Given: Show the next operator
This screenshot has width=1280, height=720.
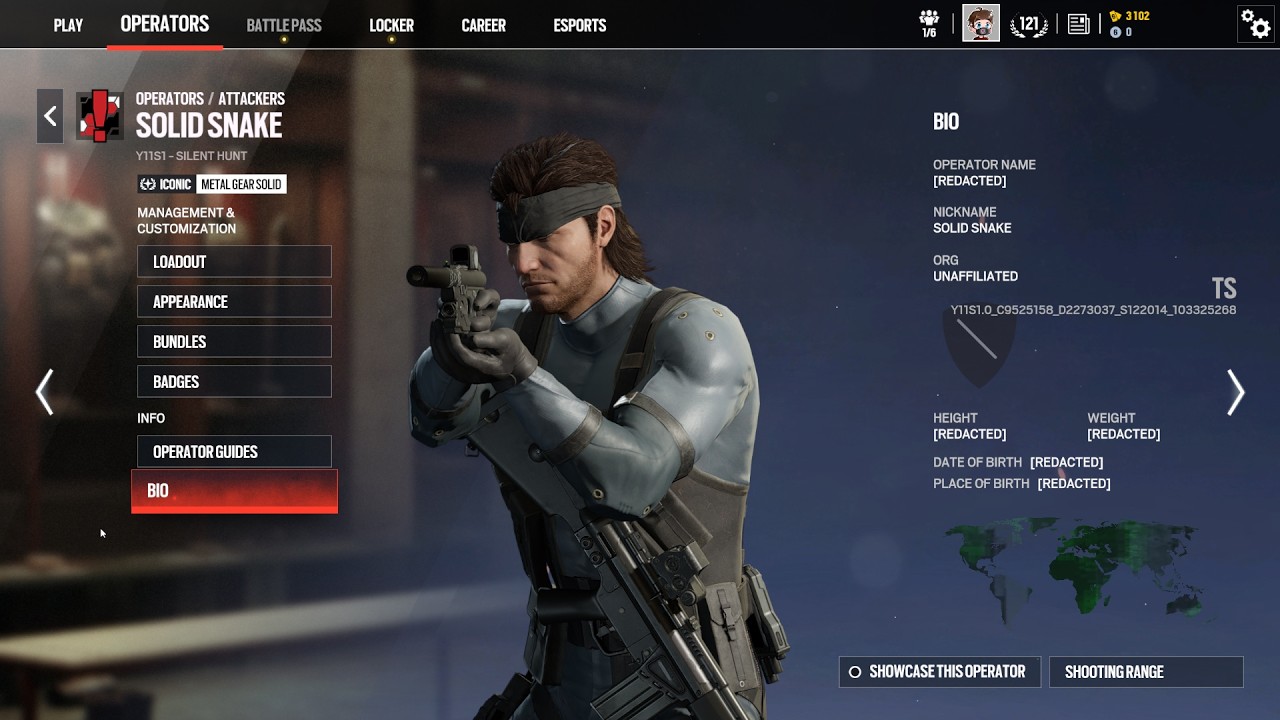Looking at the screenshot, I should pyautogui.click(x=1236, y=392).
